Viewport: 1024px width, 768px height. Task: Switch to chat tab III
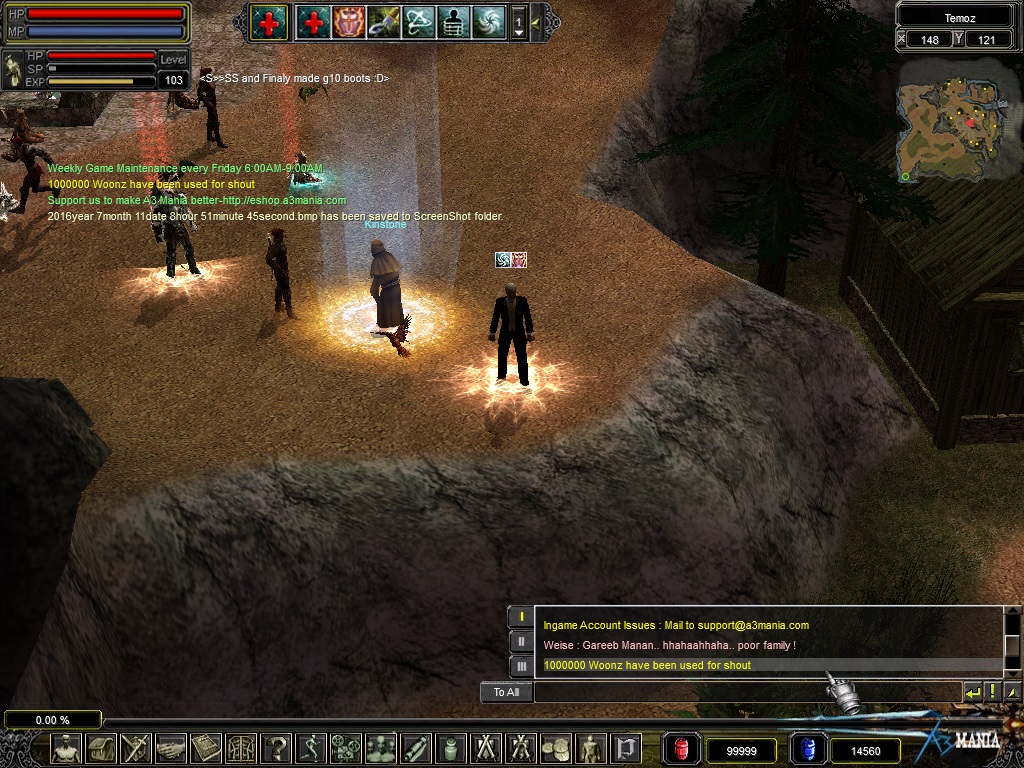pyautogui.click(x=521, y=666)
